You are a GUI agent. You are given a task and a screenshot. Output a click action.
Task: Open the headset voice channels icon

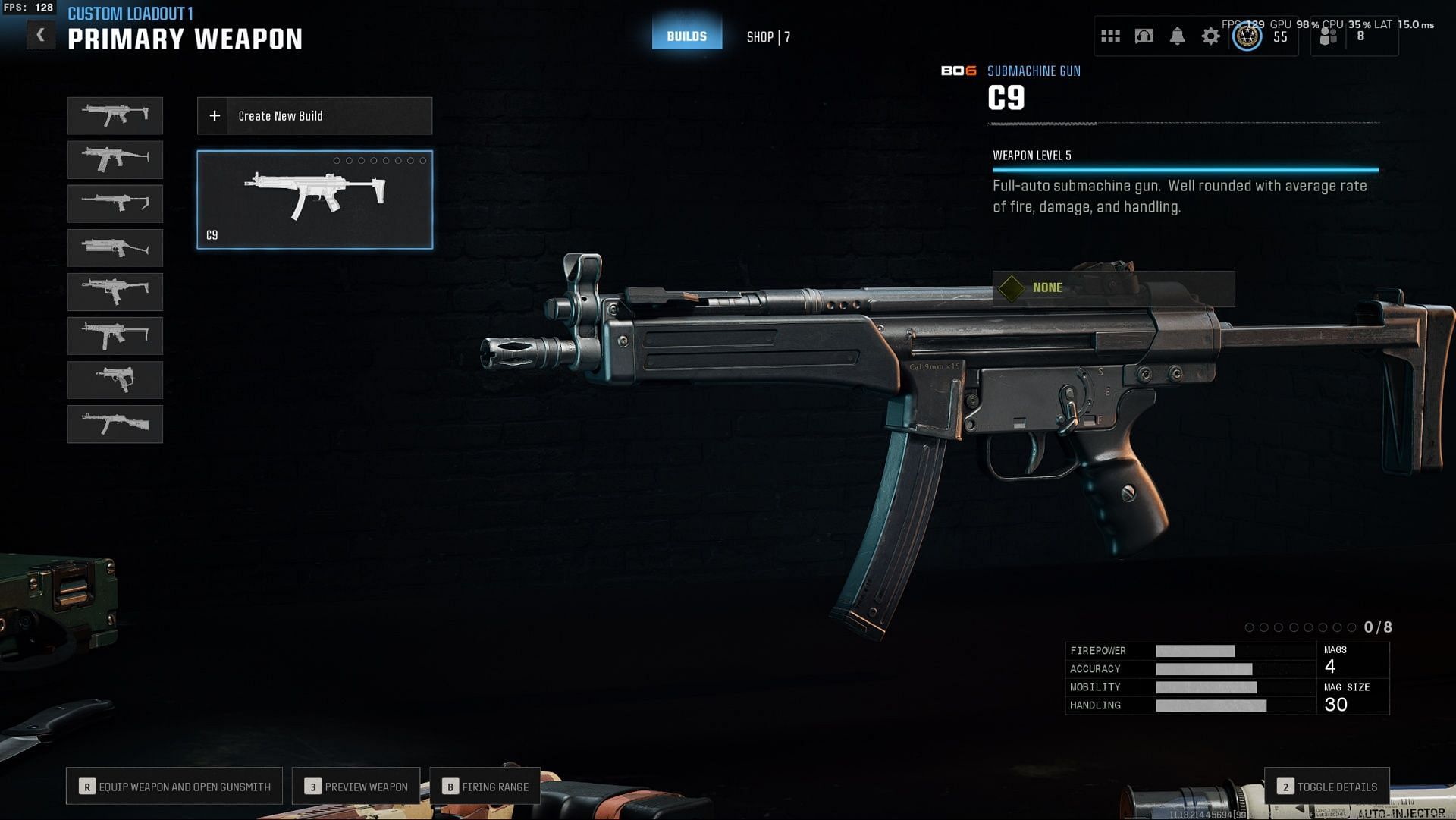1144,36
